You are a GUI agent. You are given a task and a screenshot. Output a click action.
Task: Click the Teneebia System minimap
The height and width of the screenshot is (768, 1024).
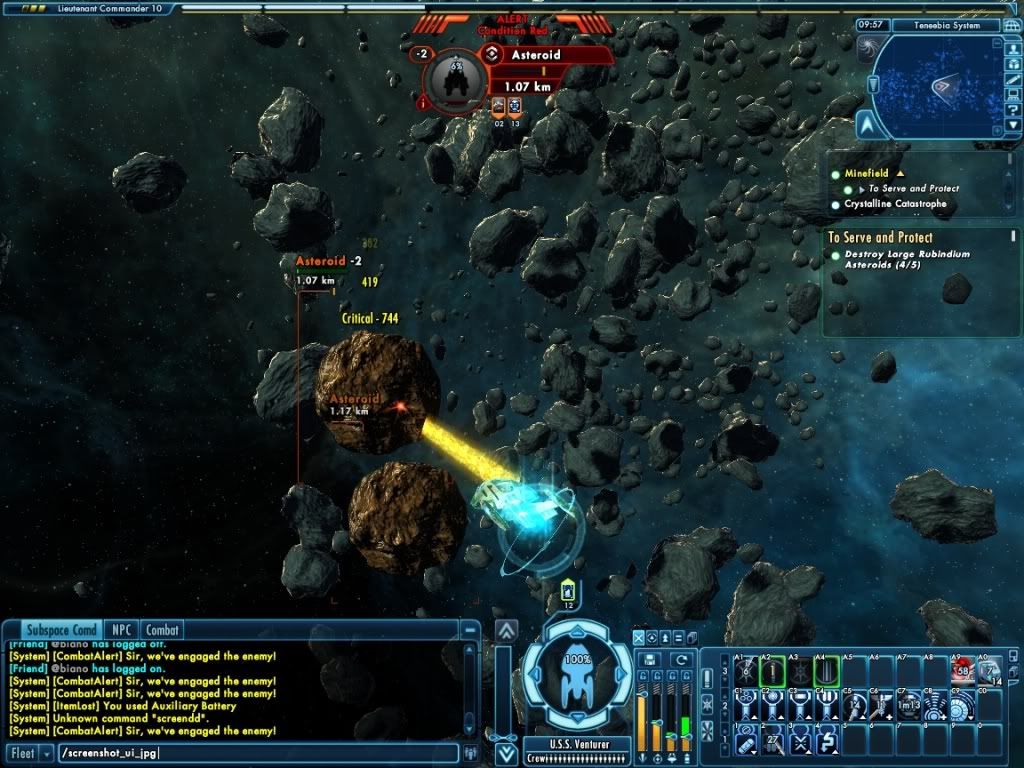[935, 87]
